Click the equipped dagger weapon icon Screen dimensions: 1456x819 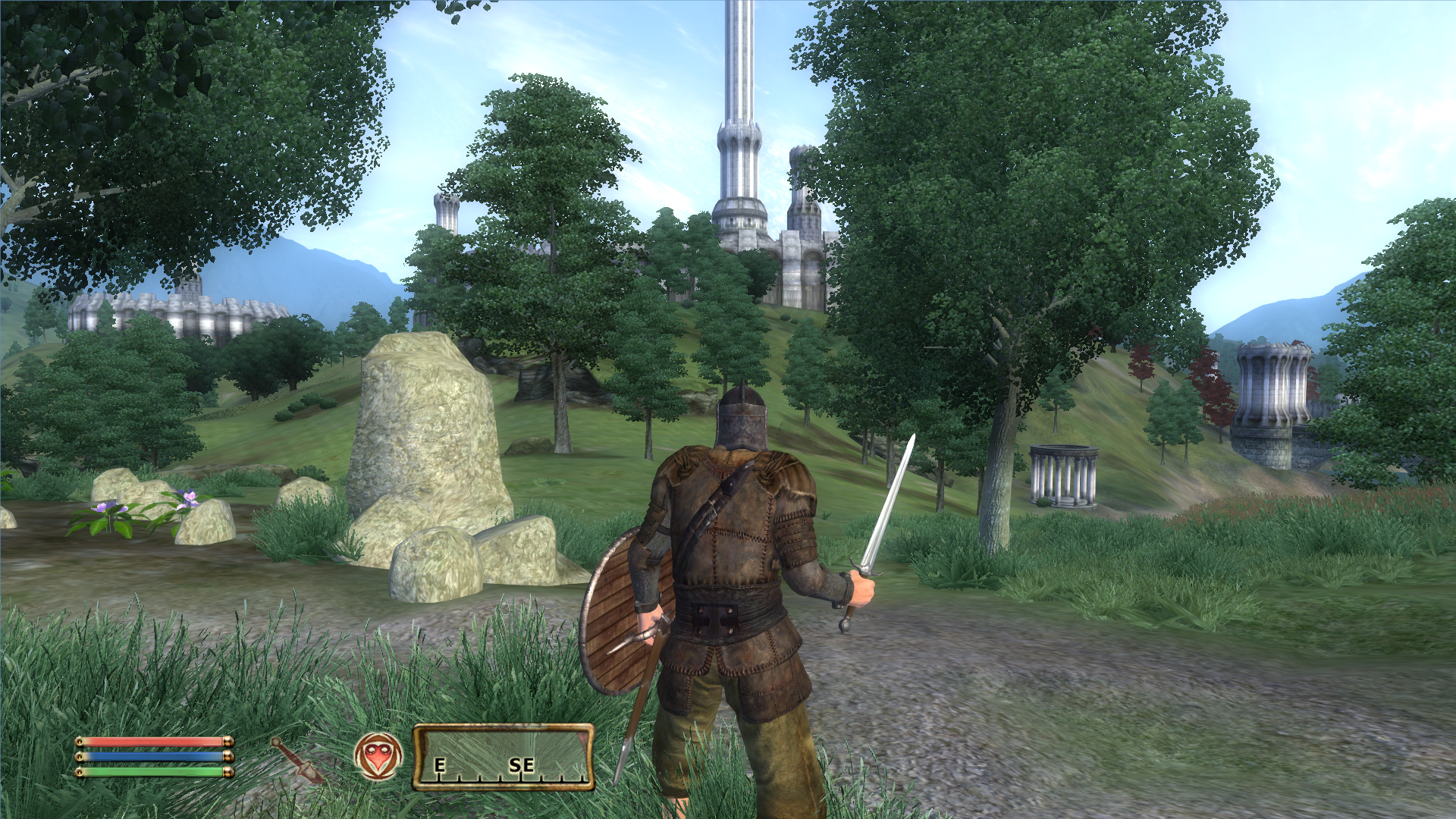[298, 761]
